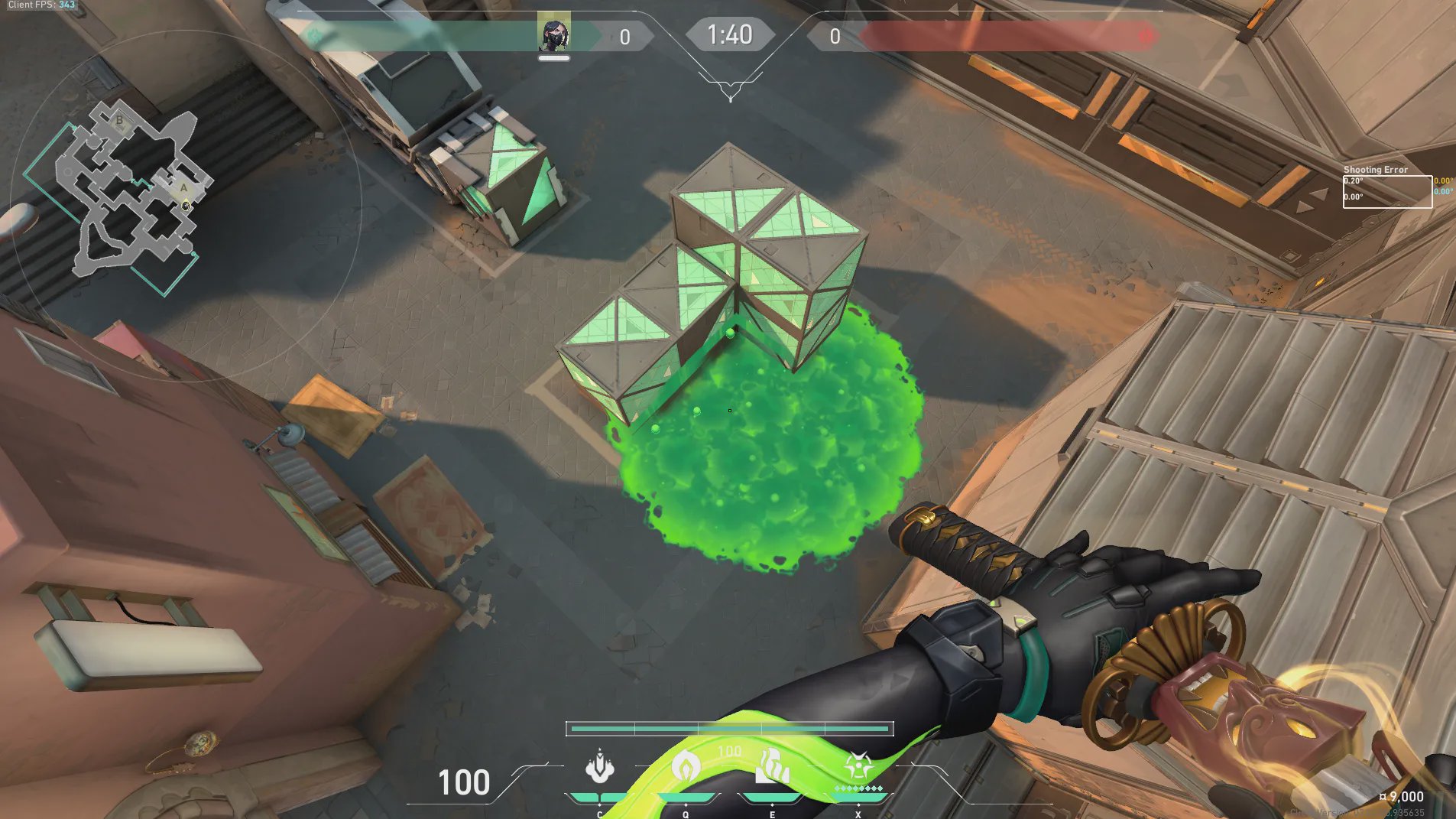Activate the Snake Bite ability icon
Image resolution: width=1456 pixels, height=819 pixels.
pyautogui.click(x=600, y=767)
